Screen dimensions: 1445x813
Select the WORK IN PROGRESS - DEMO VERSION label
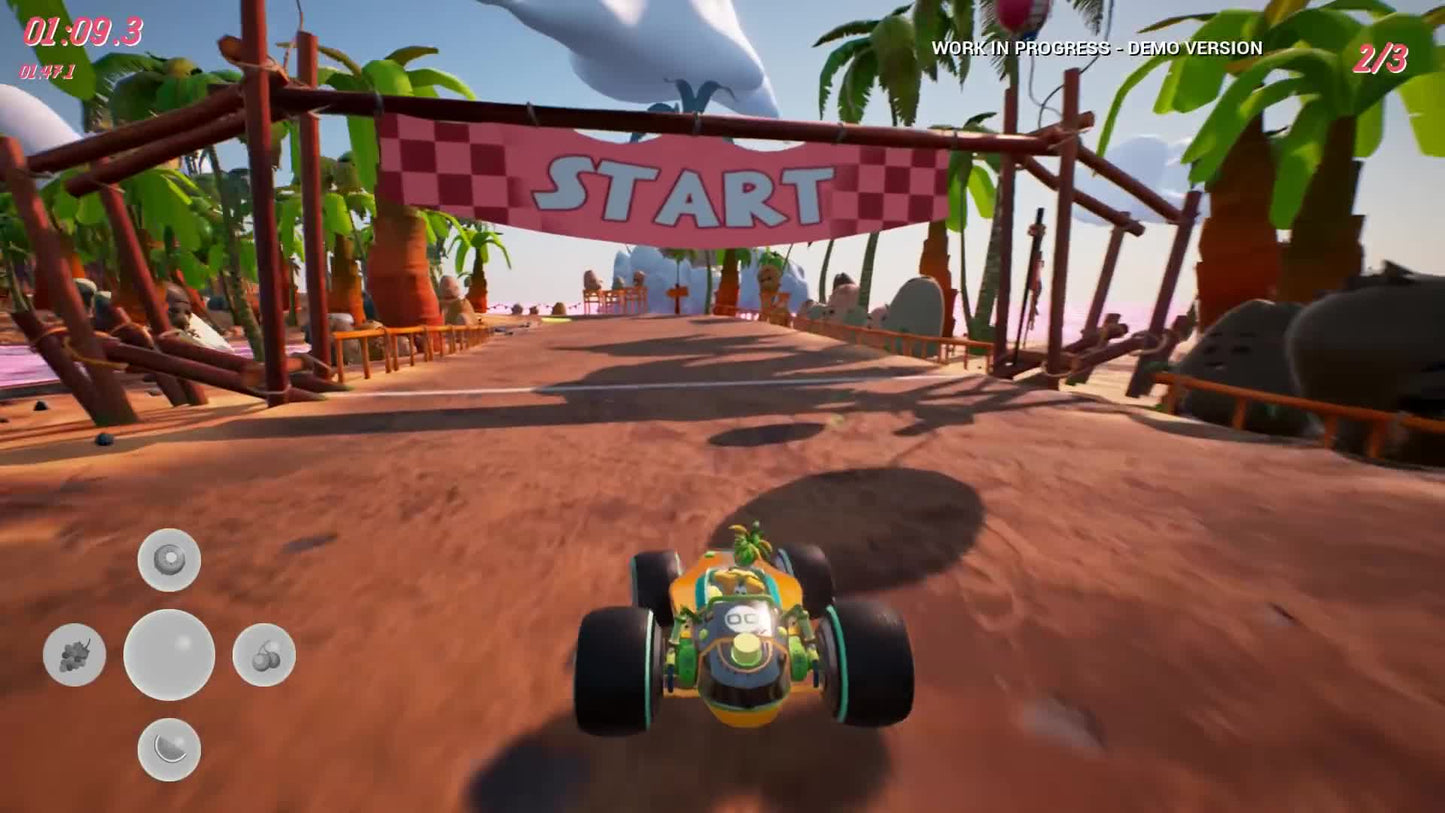(1097, 47)
